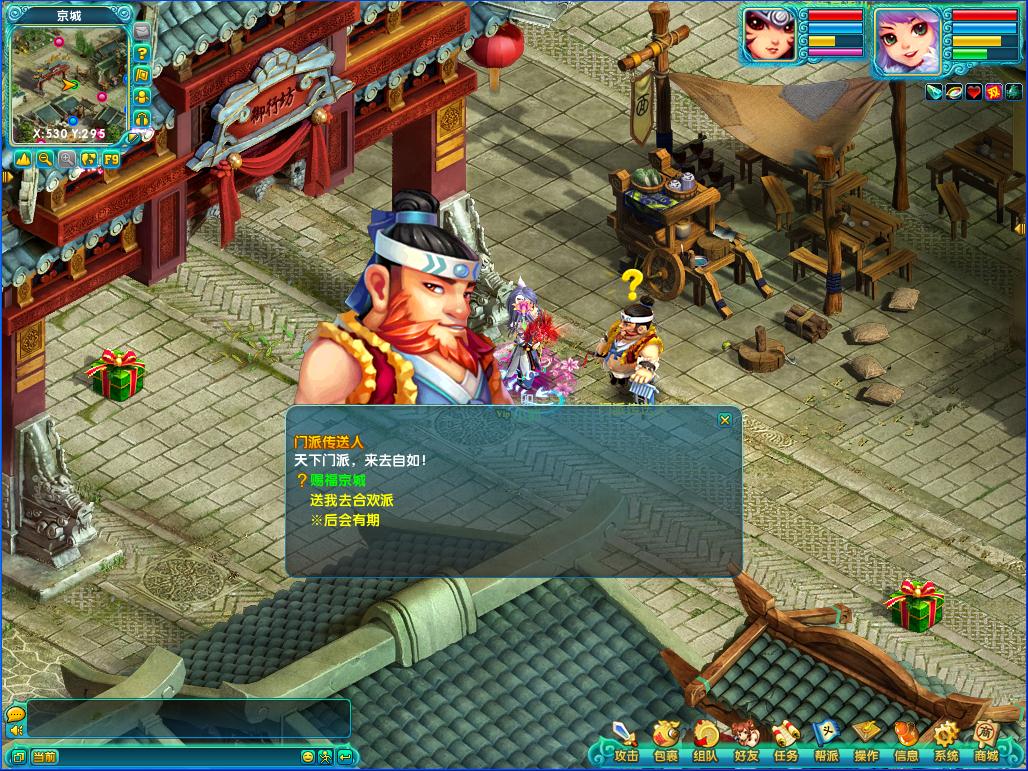Image resolution: width=1028 pixels, height=771 pixels.
Task: Zoom out the minimap with magnifier minus
Action: (x=45, y=158)
